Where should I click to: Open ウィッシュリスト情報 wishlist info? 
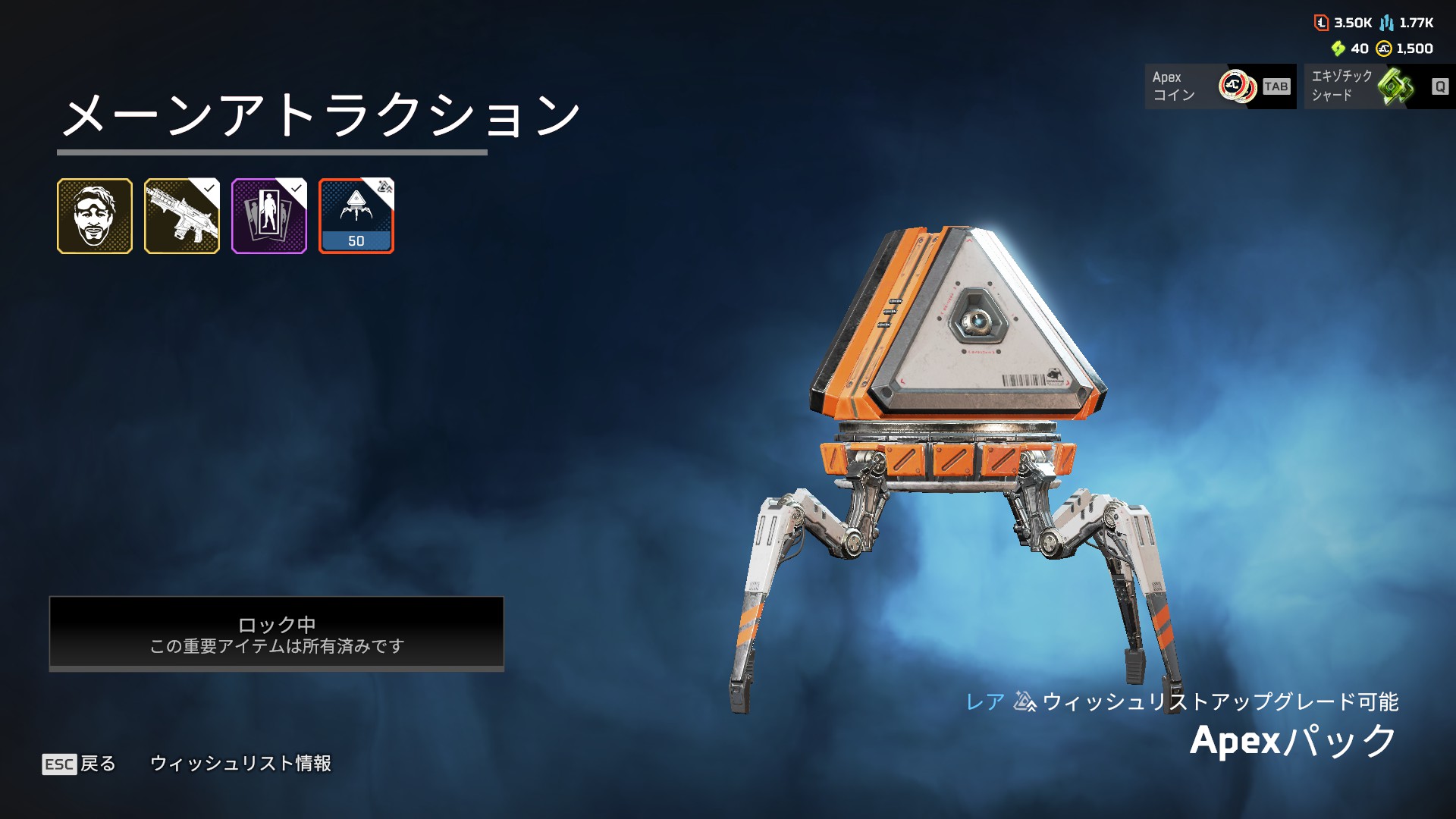click(x=240, y=764)
